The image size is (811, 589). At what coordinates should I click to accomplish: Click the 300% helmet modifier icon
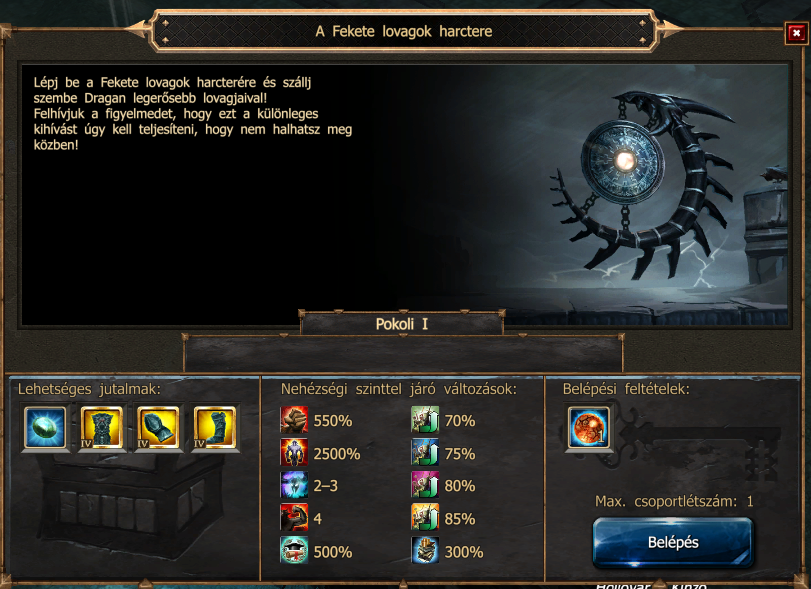coord(425,551)
